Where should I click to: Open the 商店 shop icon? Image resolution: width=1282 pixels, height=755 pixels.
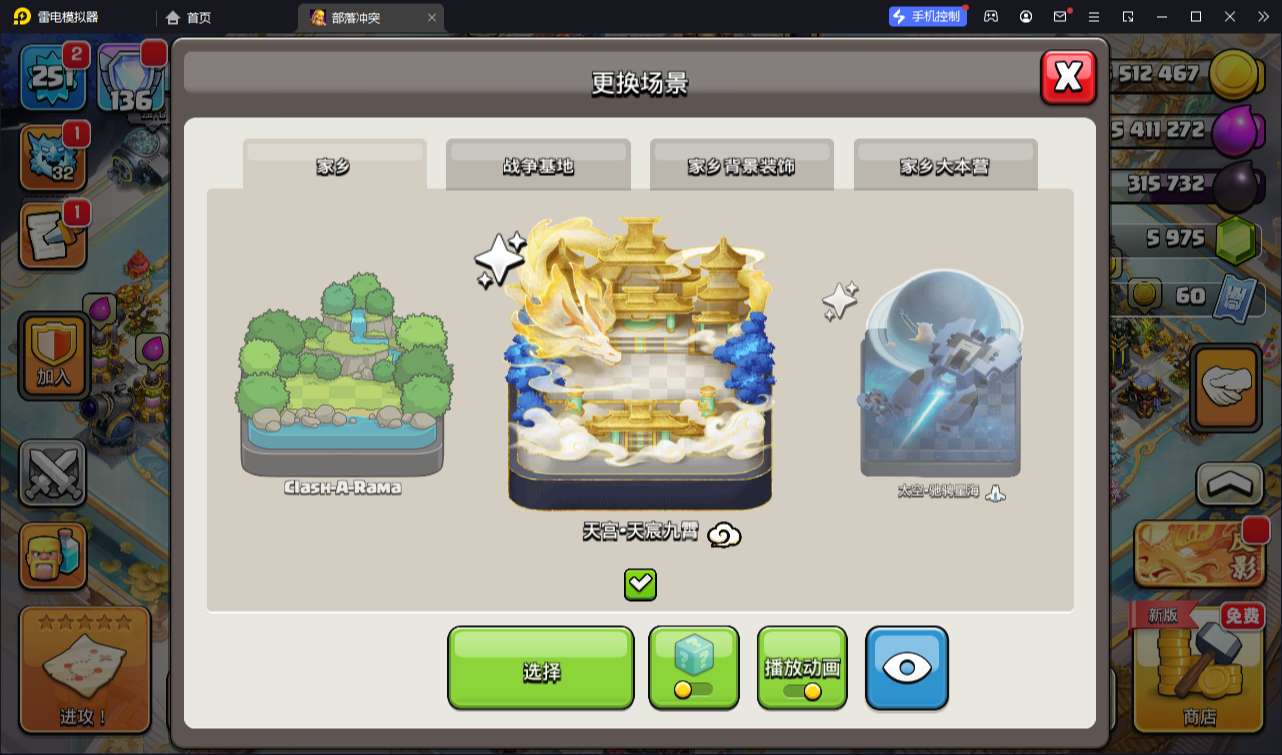(x=1196, y=680)
